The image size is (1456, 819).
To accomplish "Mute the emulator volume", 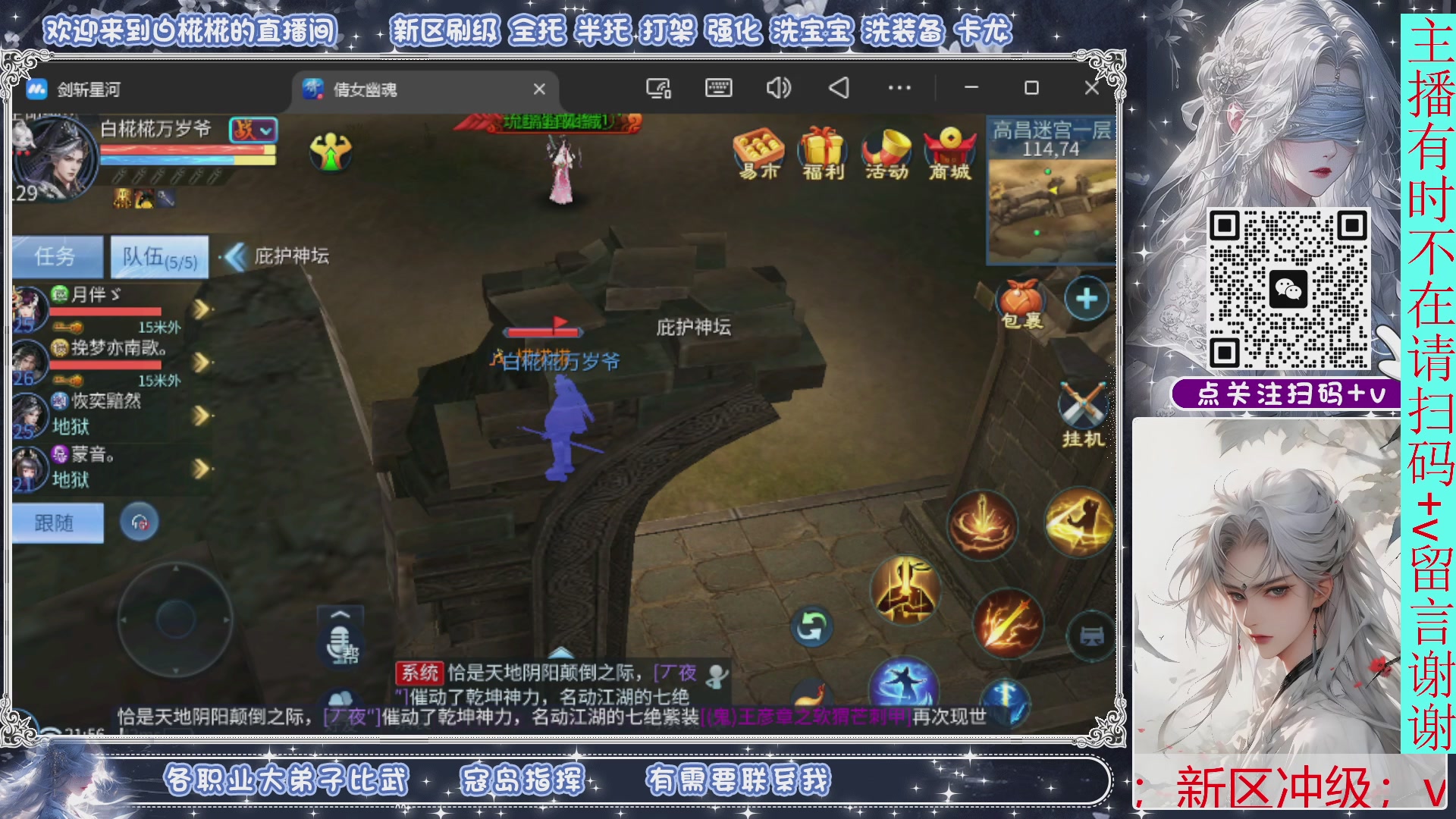I will [777, 88].
